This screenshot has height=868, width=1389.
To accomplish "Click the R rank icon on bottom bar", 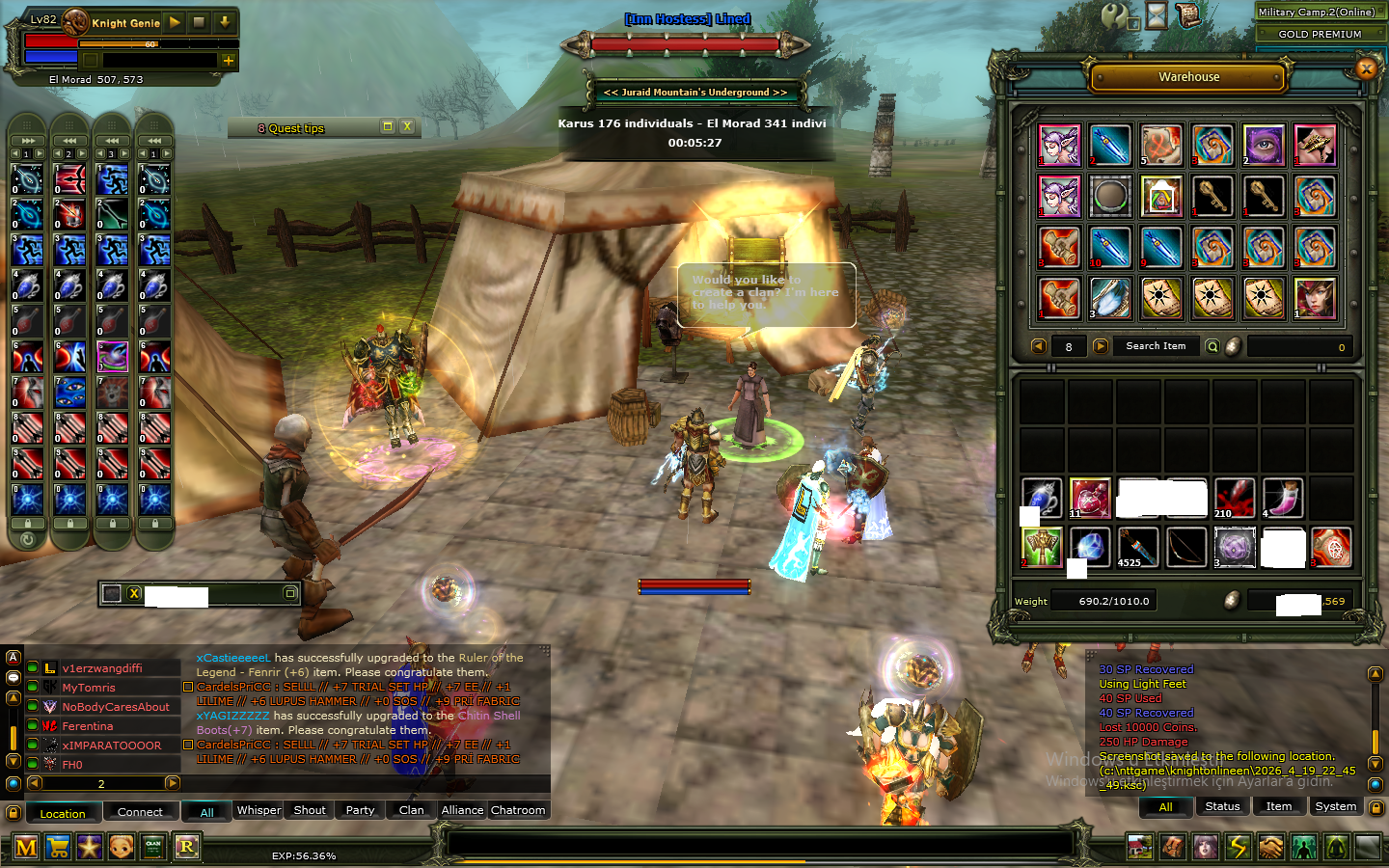I will tap(187, 847).
